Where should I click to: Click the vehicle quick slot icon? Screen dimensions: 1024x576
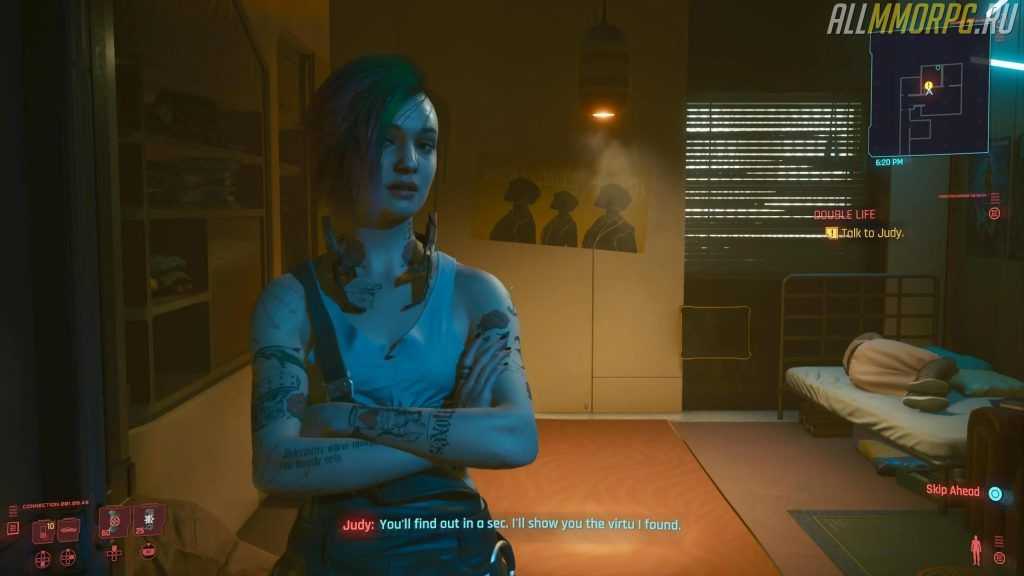click(69, 530)
